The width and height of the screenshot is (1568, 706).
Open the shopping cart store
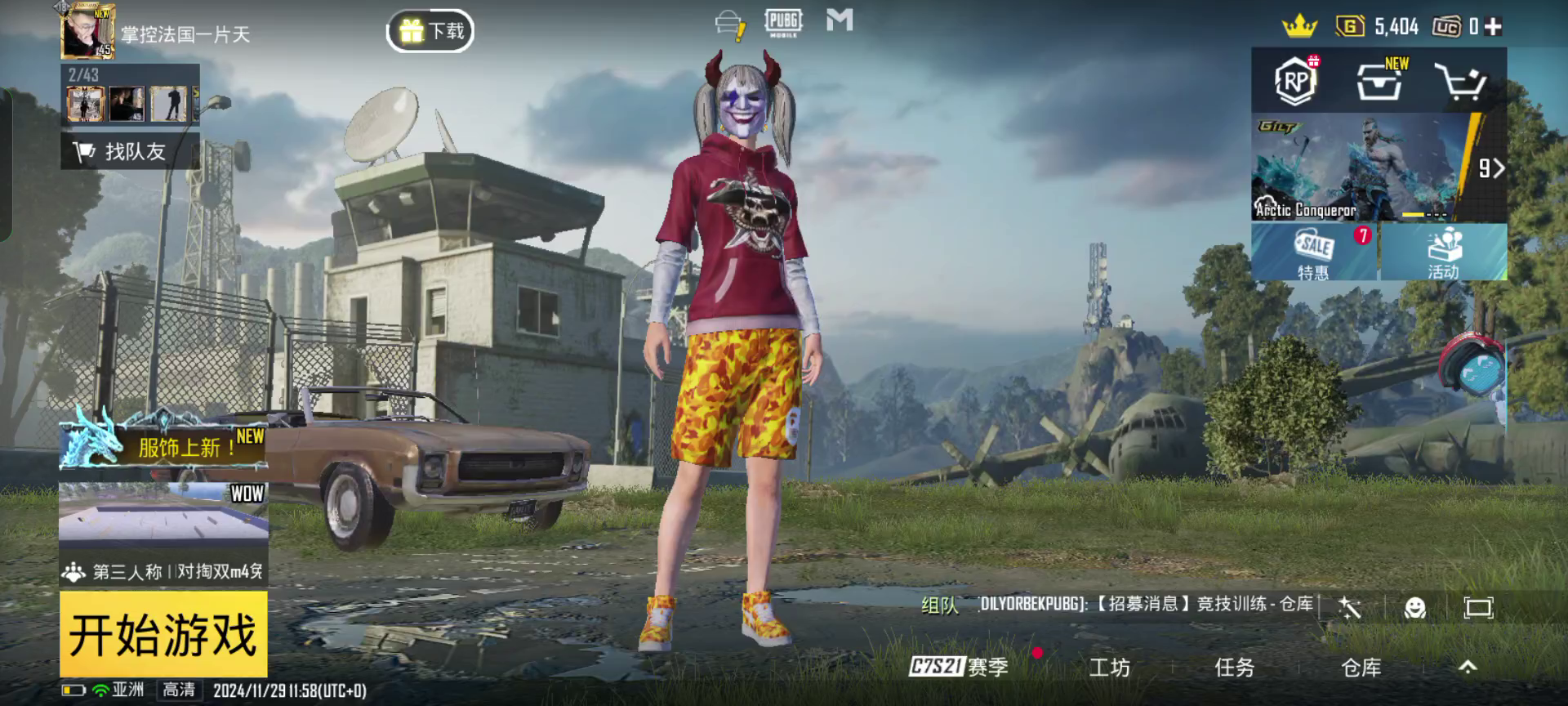1460,82
